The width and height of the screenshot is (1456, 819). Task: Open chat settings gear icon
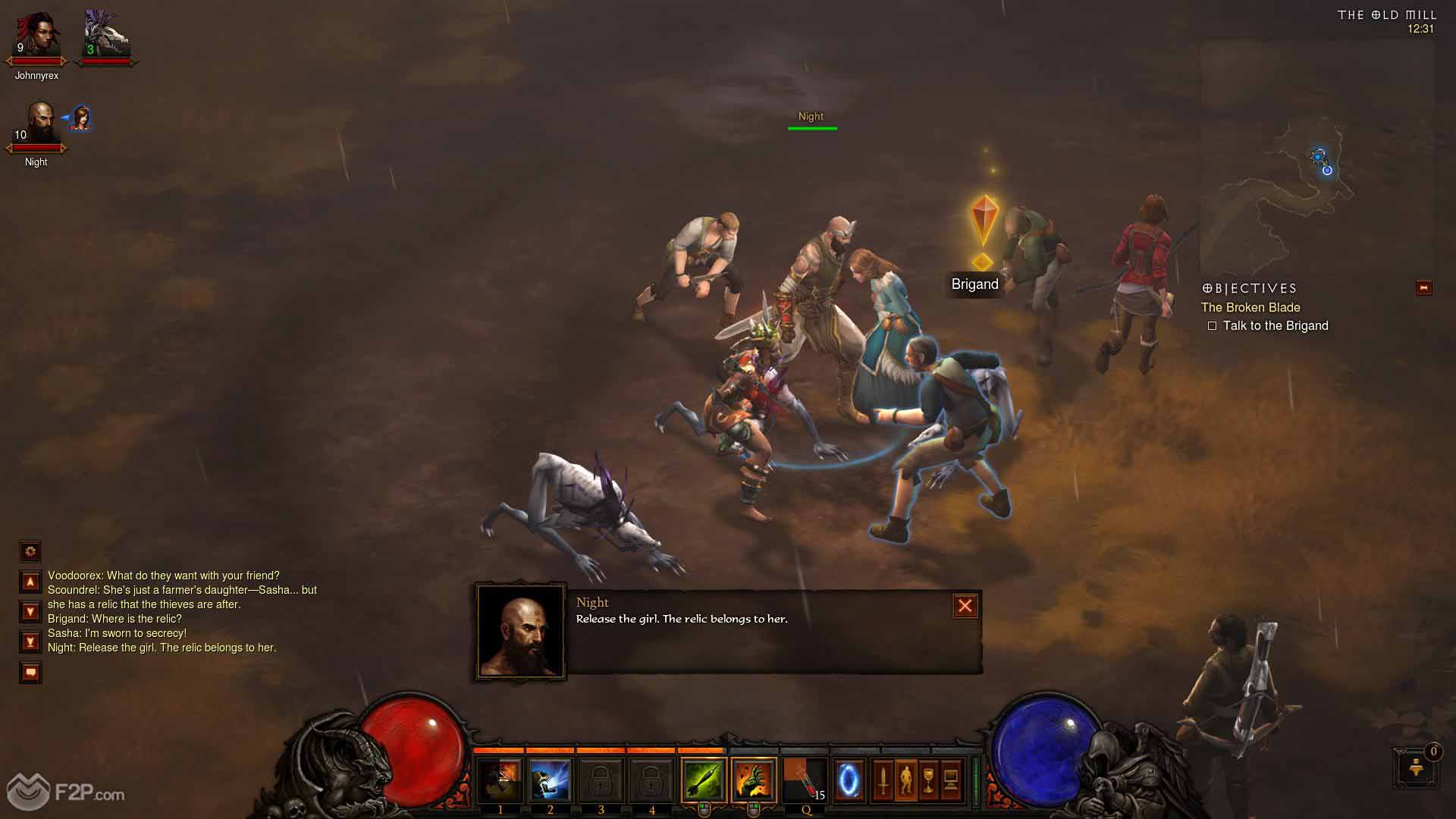[x=30, y=551]
